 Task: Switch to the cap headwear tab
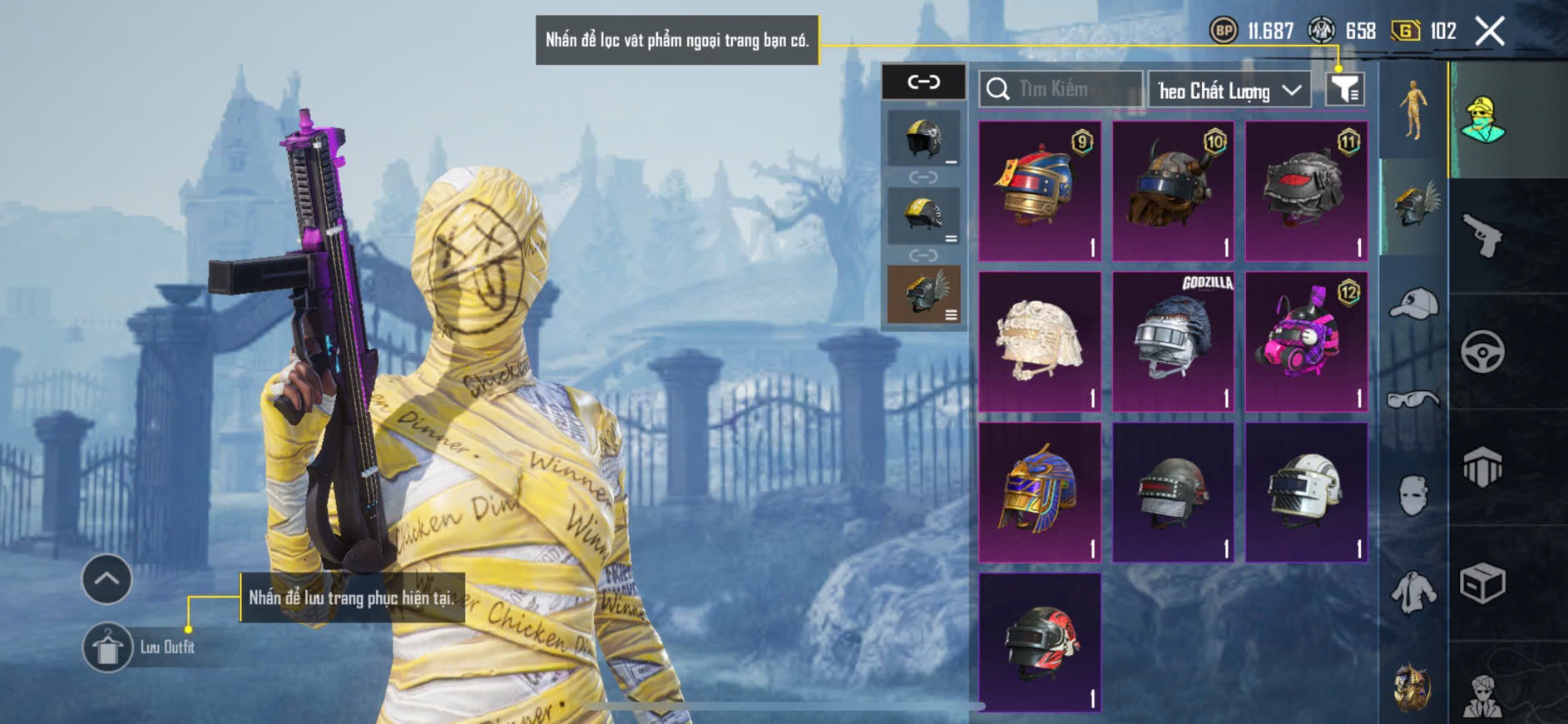[1413, 304]
